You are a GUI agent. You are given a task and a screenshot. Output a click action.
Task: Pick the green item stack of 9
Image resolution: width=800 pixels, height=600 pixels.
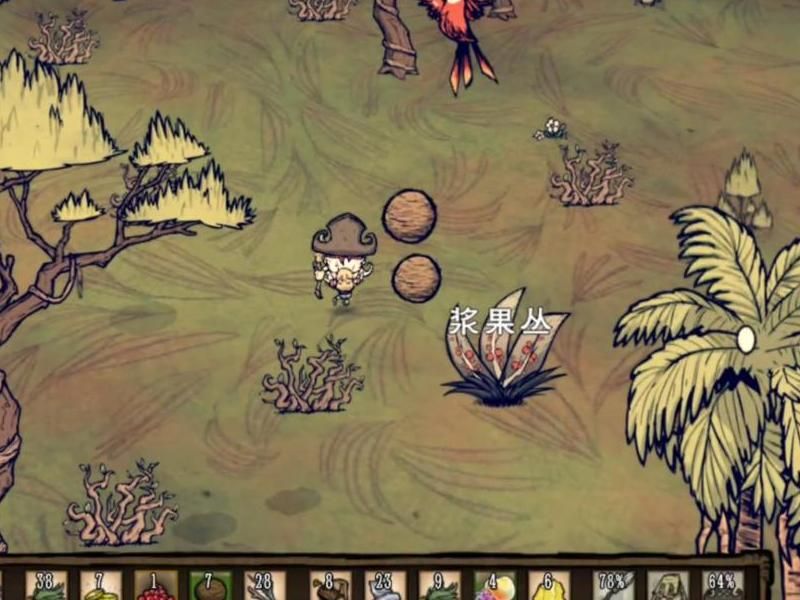(439, 586)
